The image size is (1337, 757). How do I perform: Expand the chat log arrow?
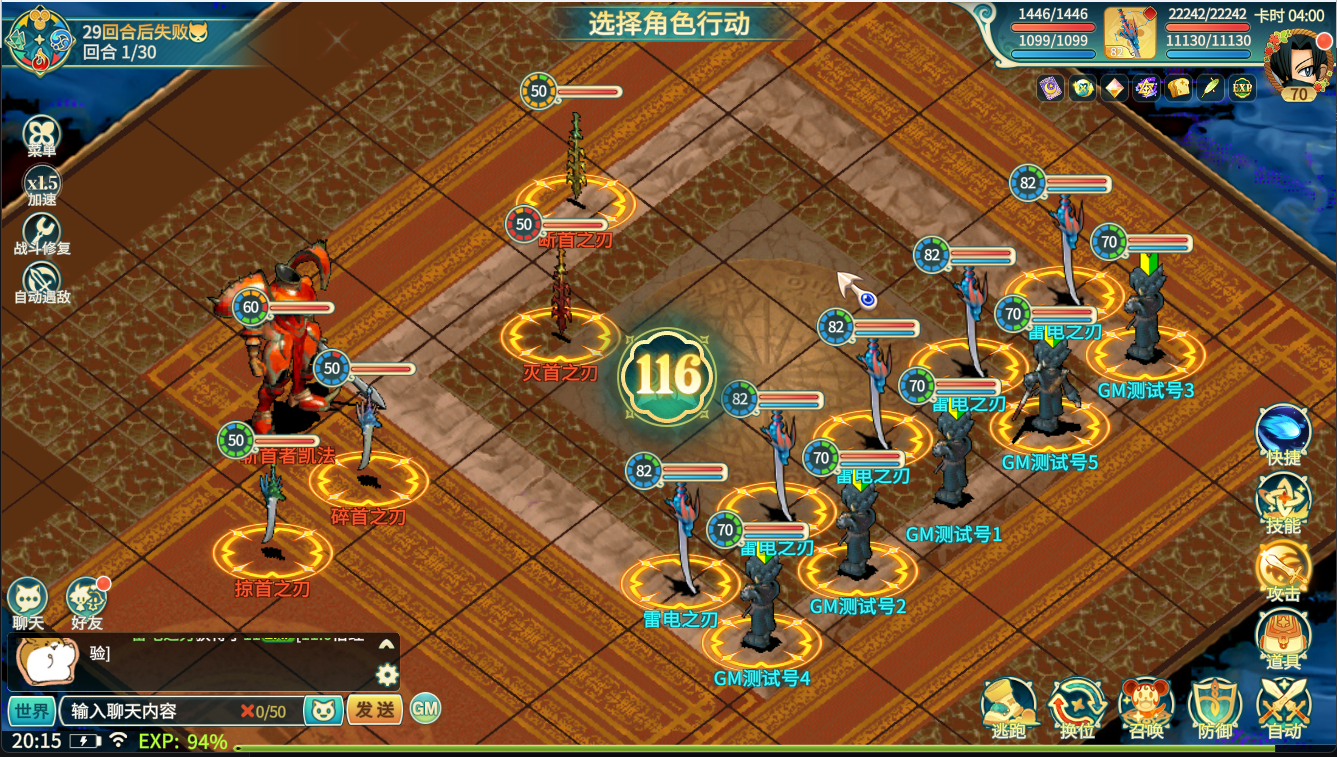click(387, 645)
